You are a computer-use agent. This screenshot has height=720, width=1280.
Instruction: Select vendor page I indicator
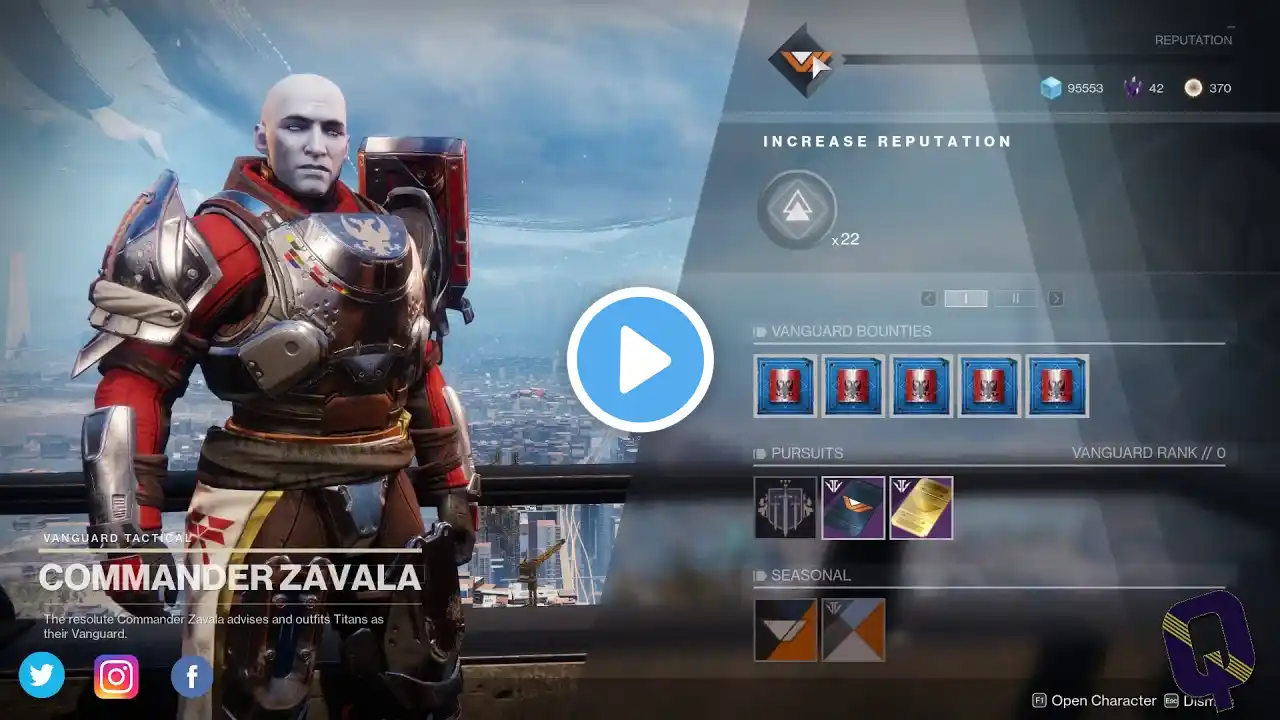tap(966, 298)
